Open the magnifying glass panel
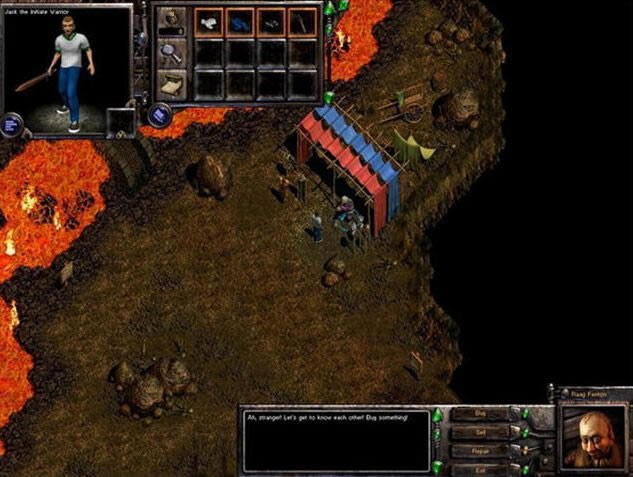This screenshot has height=477, width=633. pos(171,53)
